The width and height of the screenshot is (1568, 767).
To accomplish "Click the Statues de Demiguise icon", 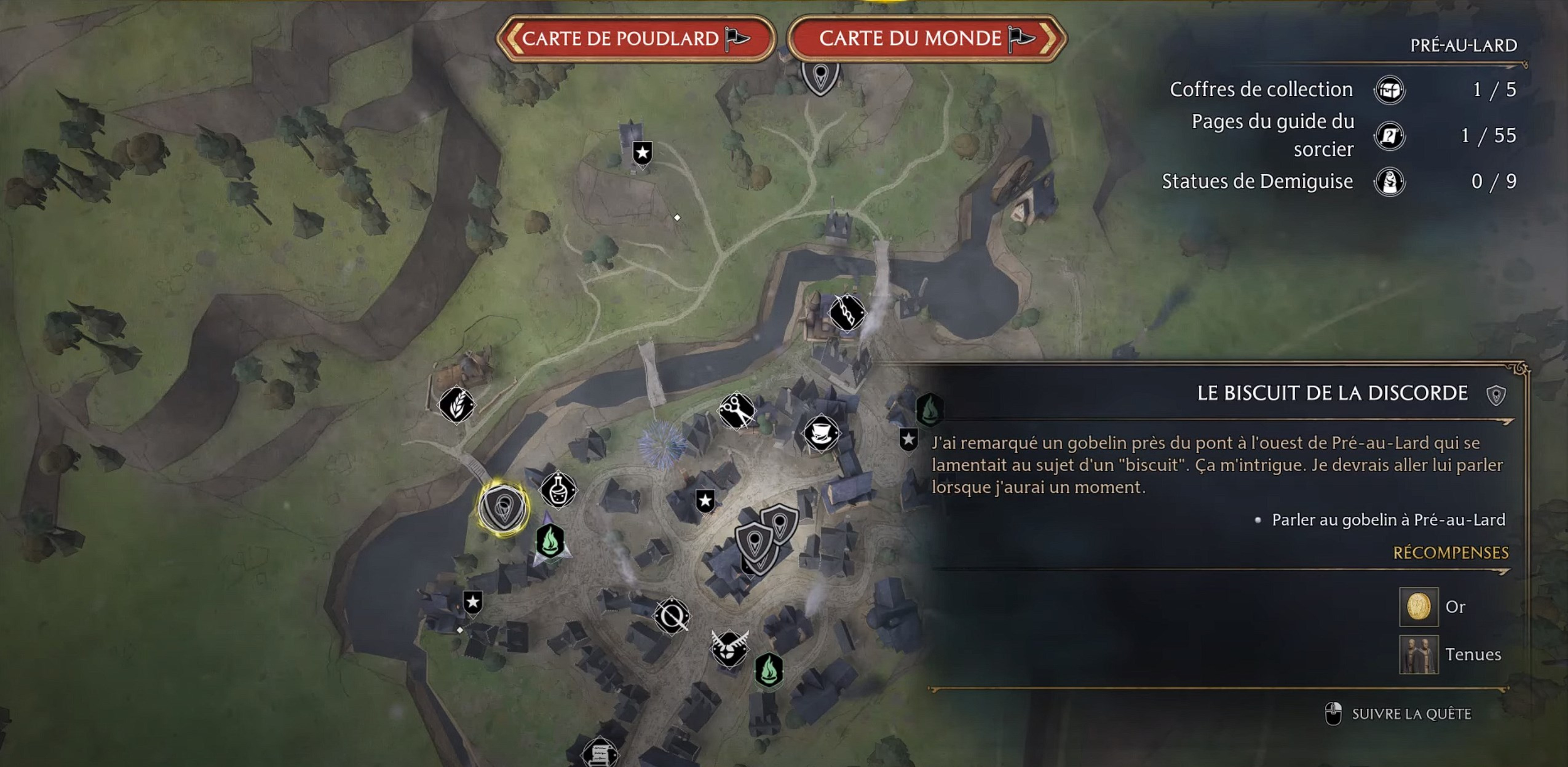I will click(1389, 181).
